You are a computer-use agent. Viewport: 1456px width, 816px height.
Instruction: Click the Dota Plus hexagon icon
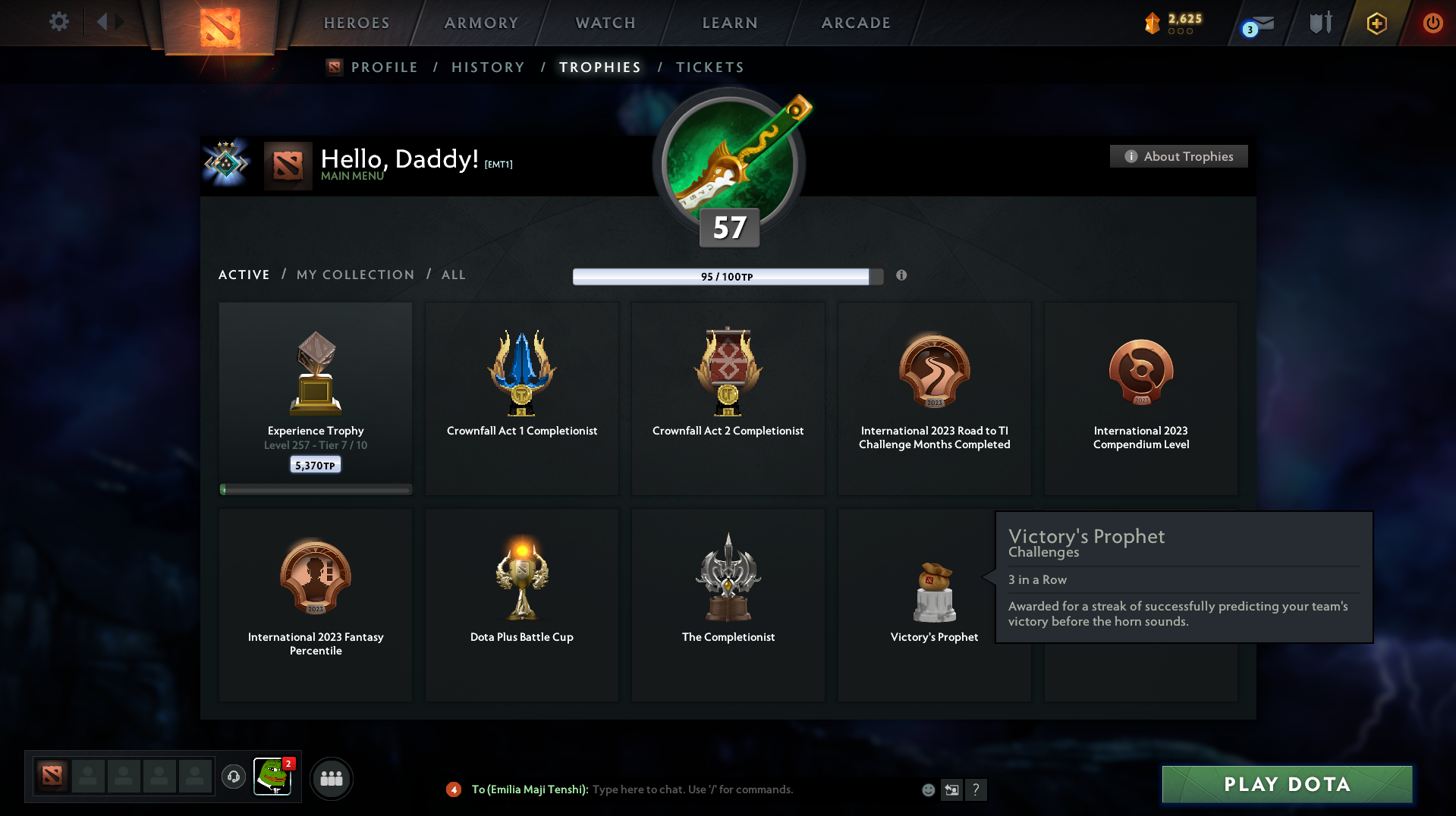1376,23
